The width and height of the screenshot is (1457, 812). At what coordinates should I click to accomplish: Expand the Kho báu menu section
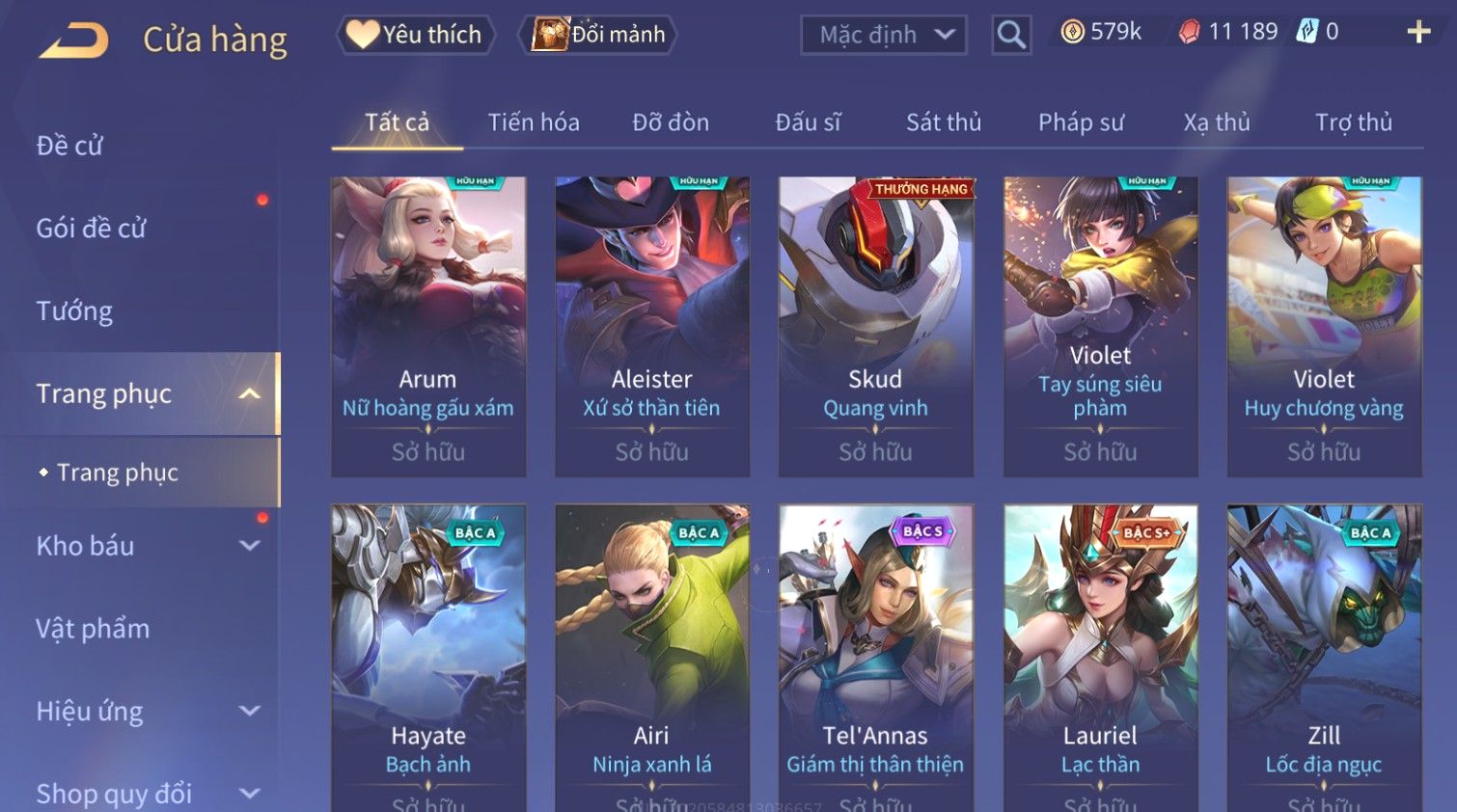point(145,546)
